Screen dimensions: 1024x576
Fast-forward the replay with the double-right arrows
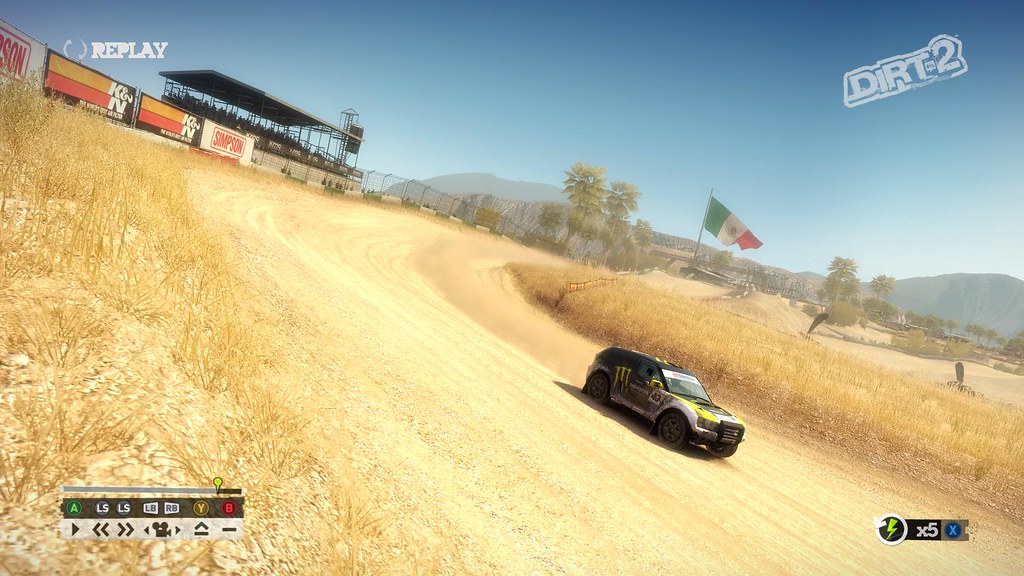point(125,529)
